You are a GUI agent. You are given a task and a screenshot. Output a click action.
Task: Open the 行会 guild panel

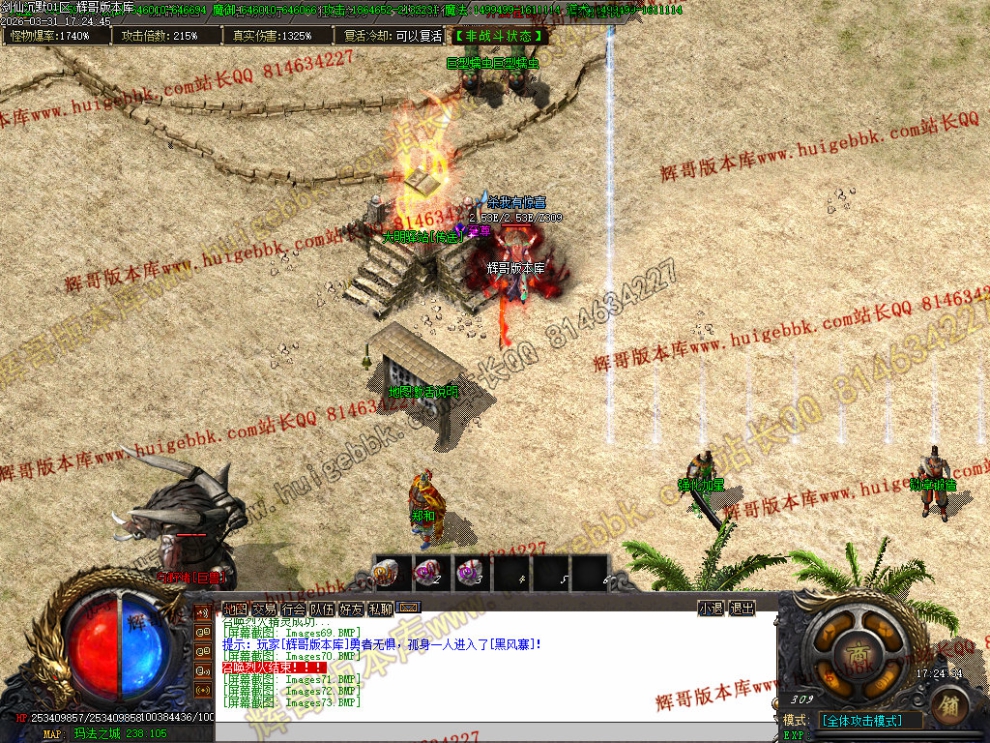pos(293,608)
